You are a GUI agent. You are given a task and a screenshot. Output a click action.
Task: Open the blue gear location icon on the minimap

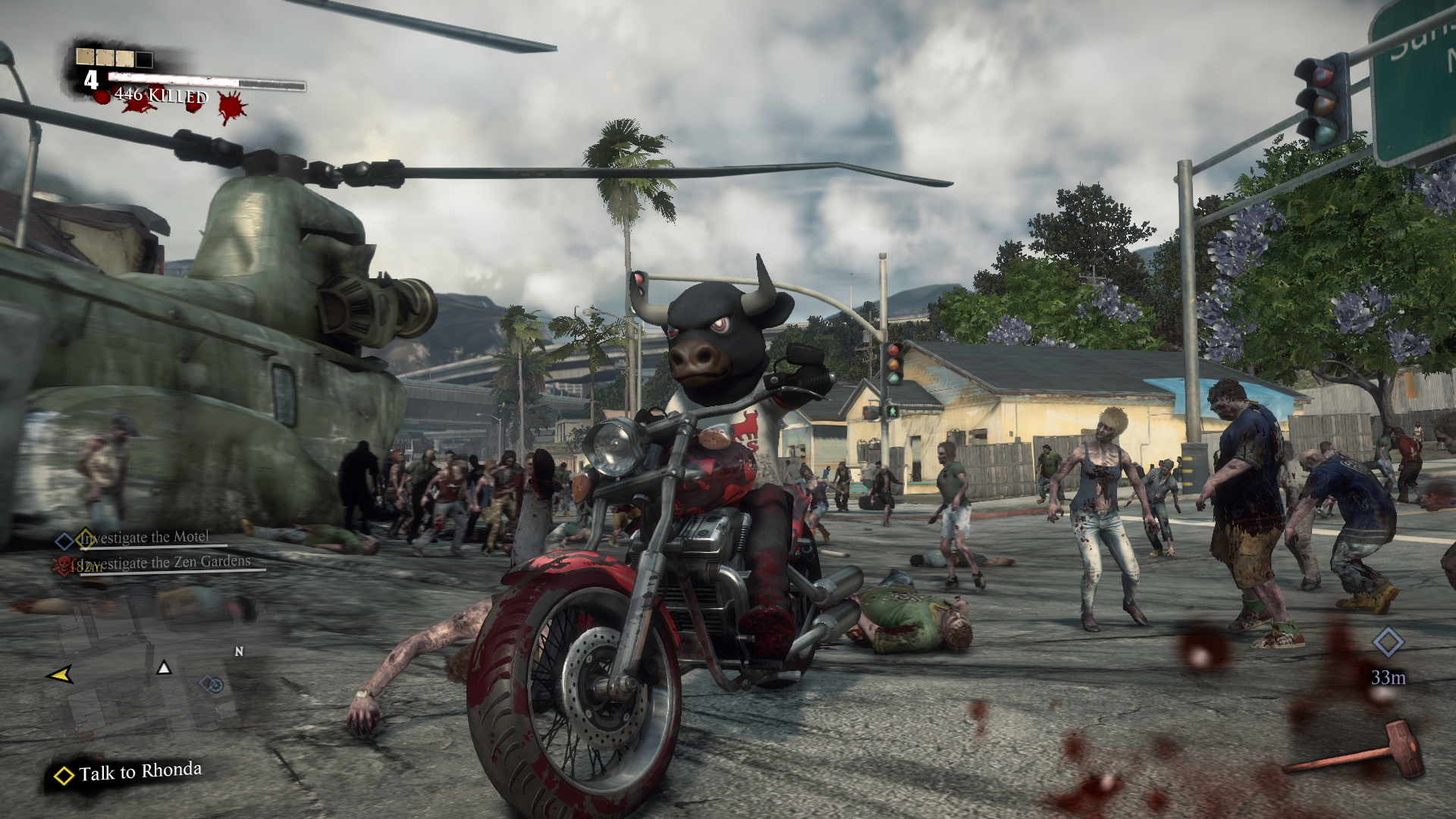[216, 686]
